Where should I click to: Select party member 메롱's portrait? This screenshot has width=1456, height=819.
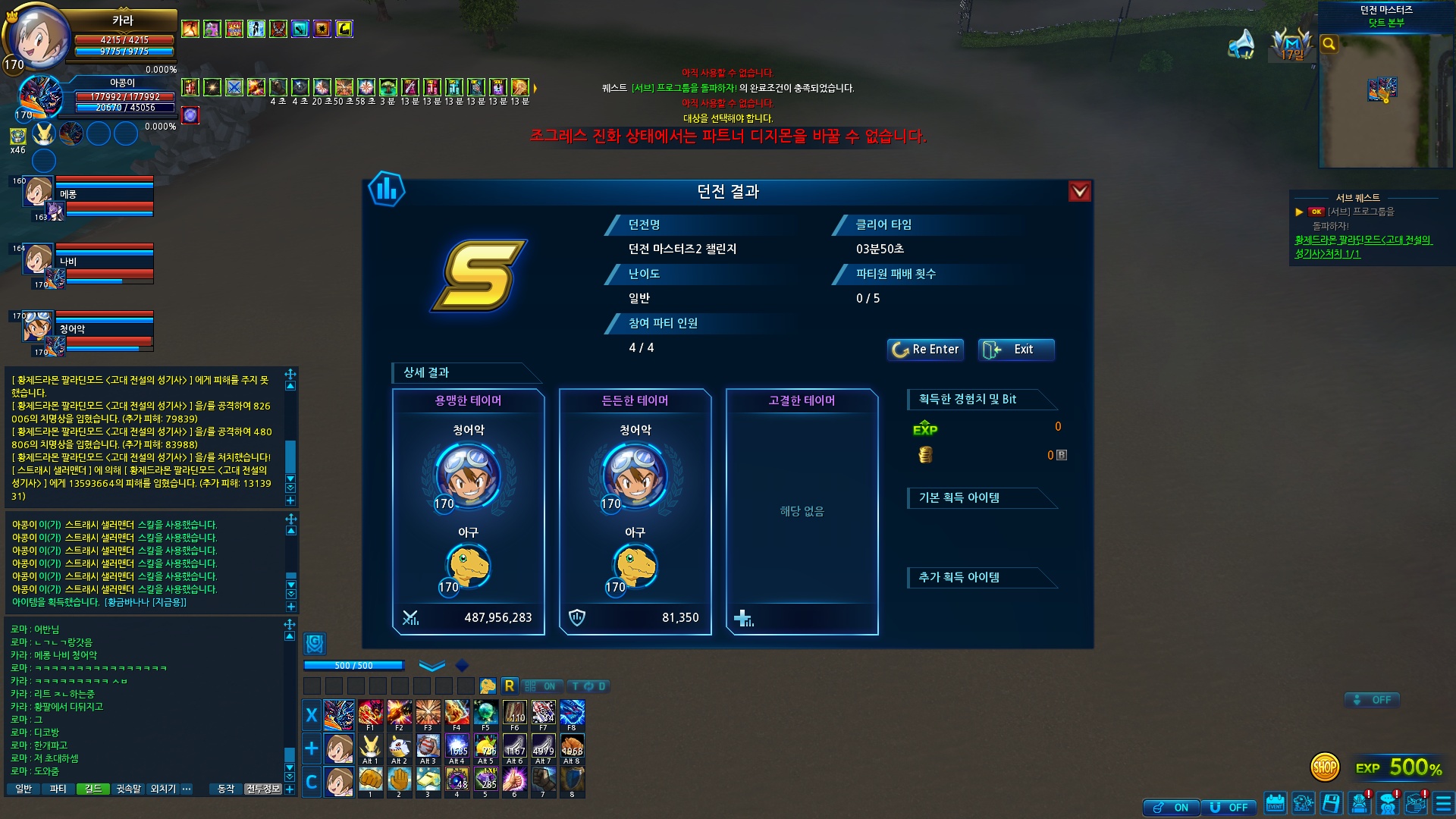(37, 192)
